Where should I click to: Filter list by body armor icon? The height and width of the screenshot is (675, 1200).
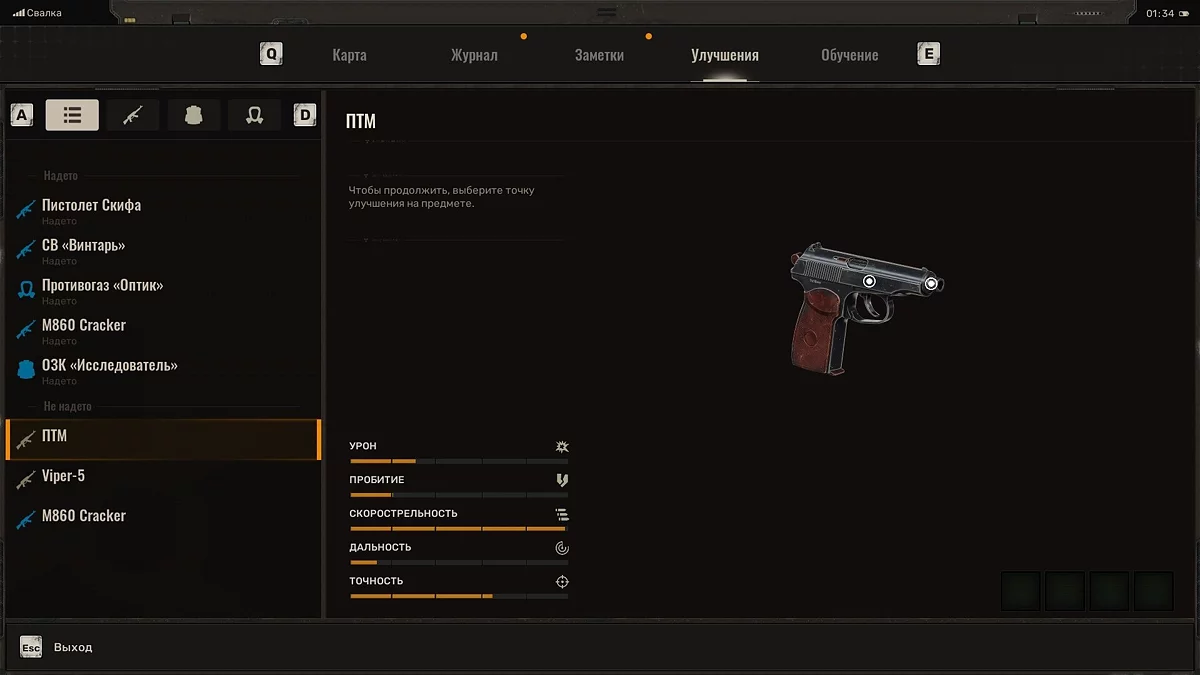(194, 115)
